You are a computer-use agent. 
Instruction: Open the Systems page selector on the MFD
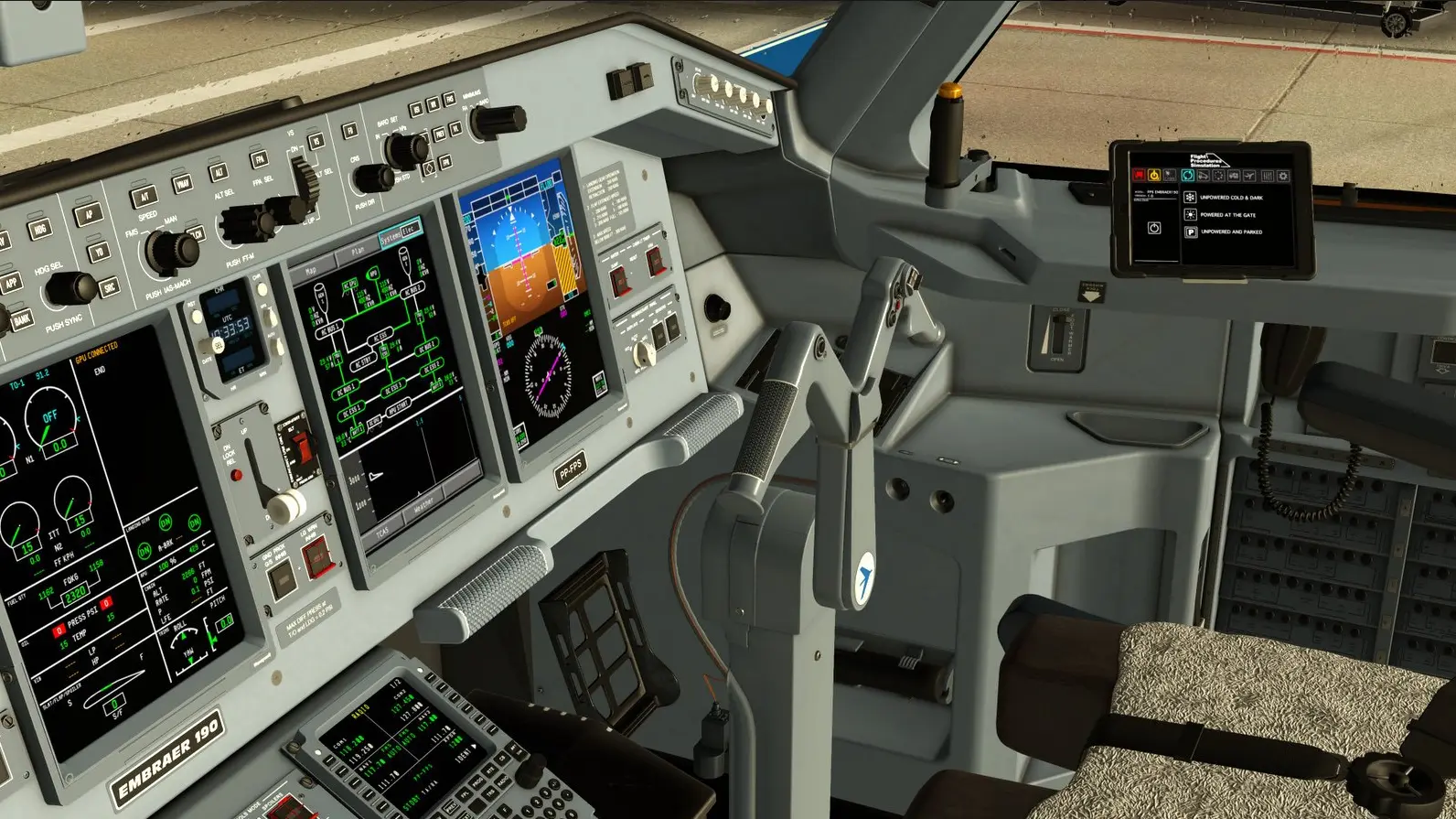[x=390, y=238]
